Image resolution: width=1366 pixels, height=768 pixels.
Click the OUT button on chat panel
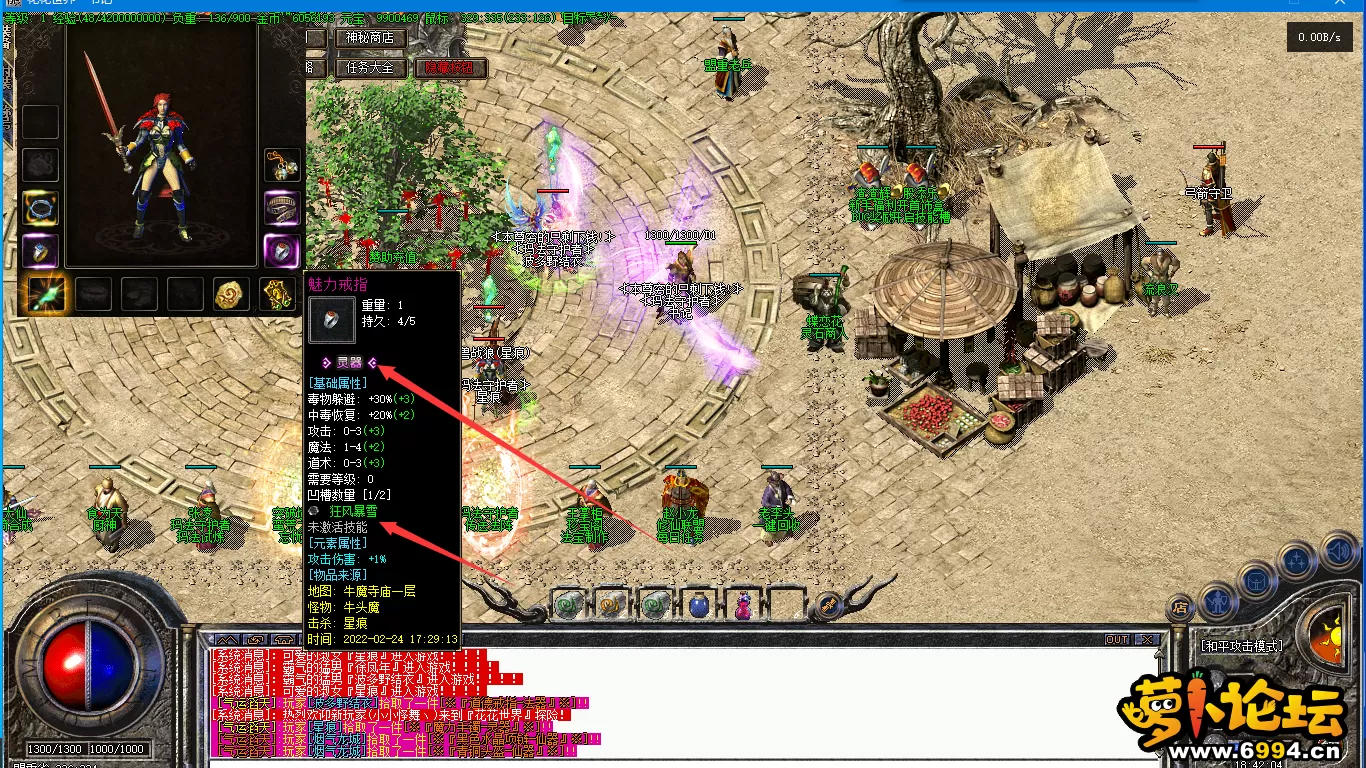click(1116, 640)
